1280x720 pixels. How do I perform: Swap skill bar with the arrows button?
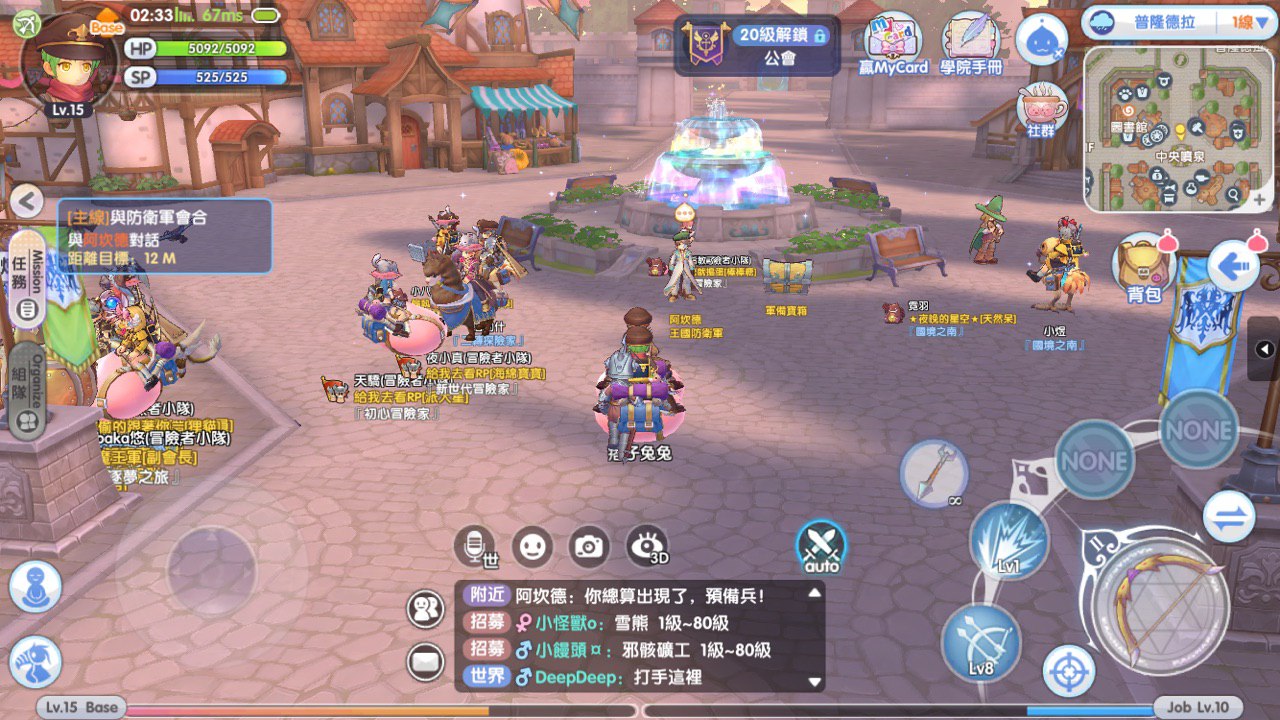tap(1228, 516)
